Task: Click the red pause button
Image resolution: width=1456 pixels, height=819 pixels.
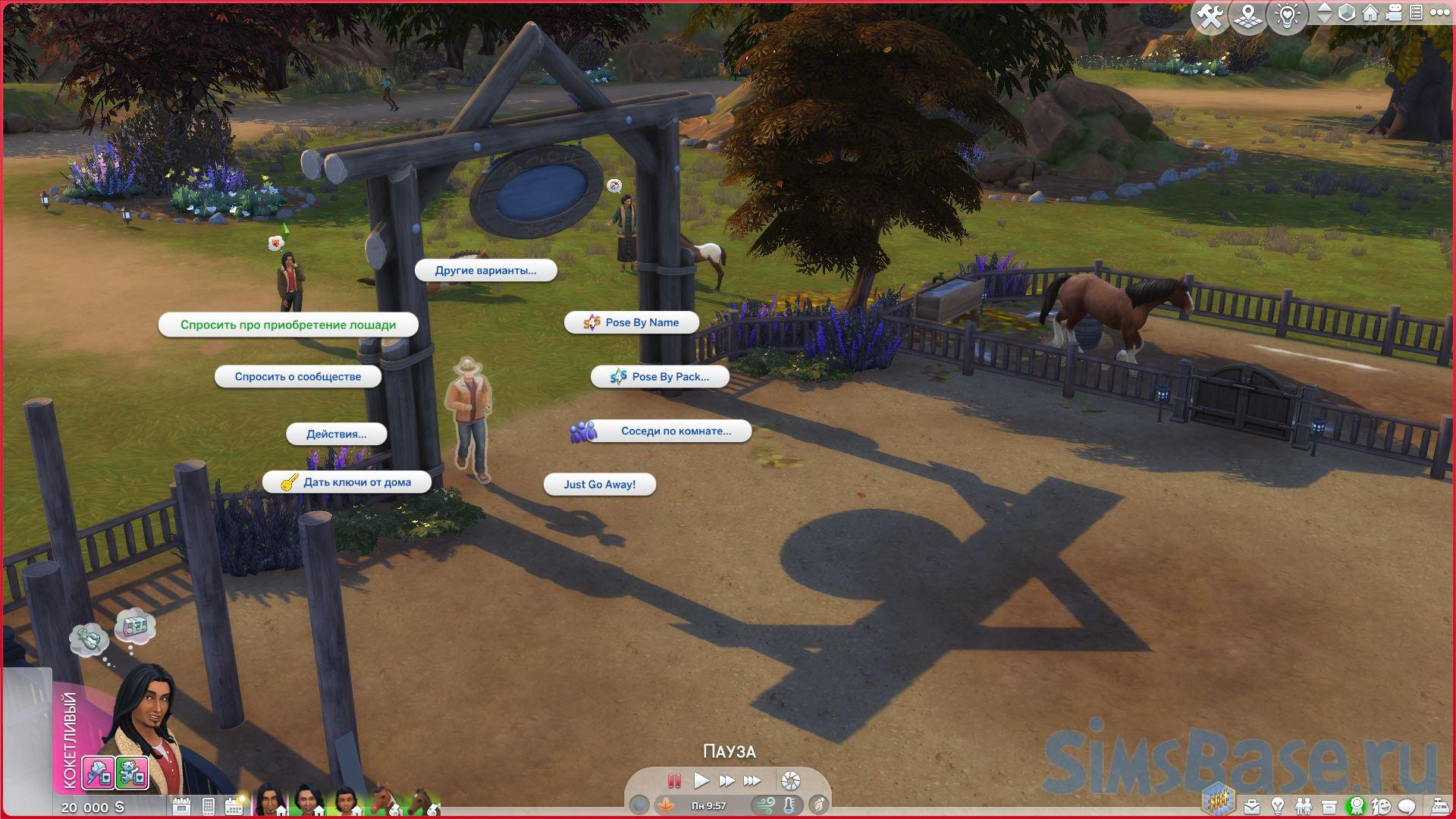Action: point(673,780)
